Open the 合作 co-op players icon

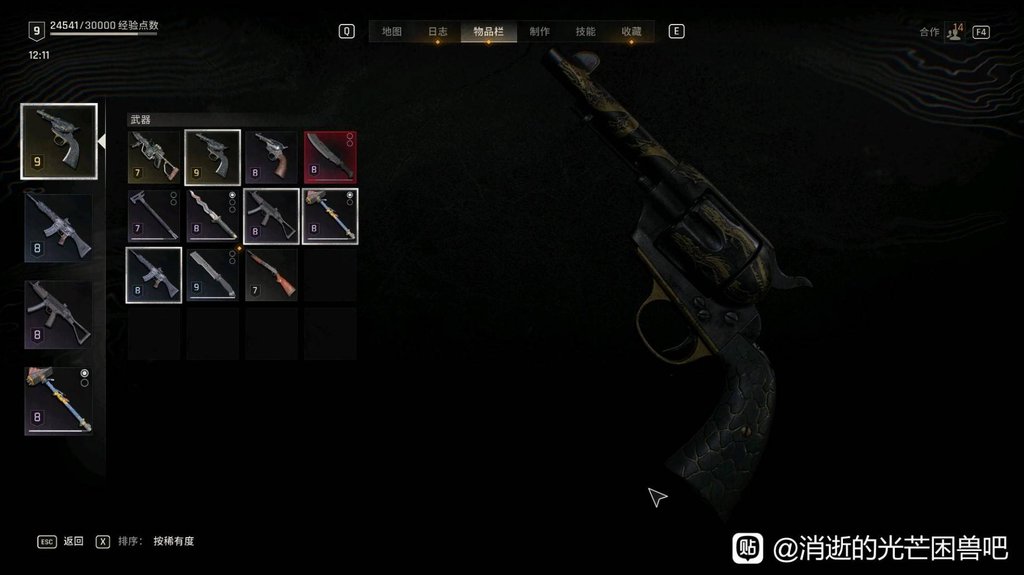click(x=954, y=31)
